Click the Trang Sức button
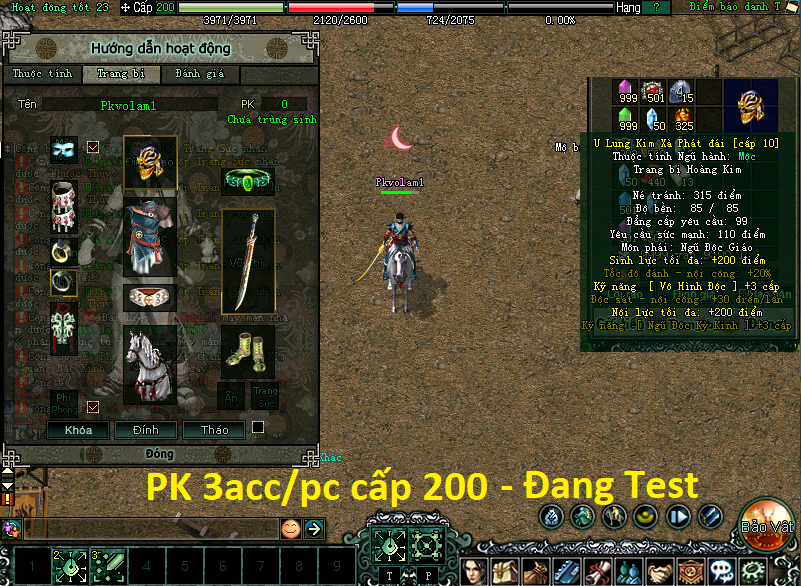The image size is (801, 586). click(264, 395)
